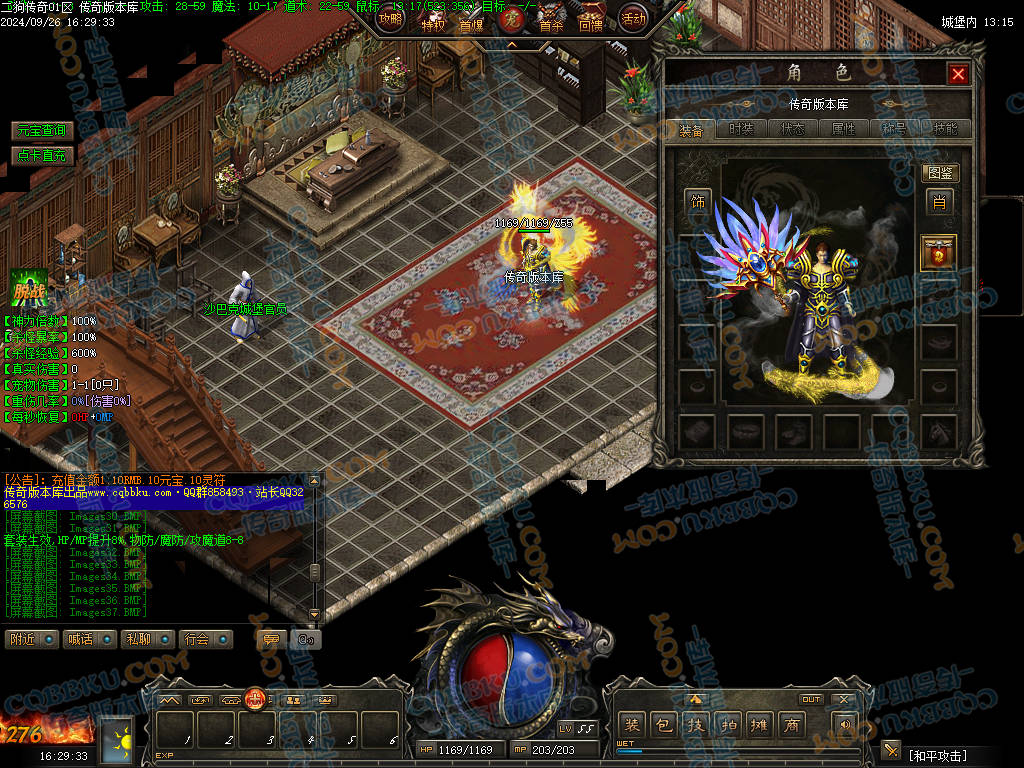Viewport: 1024px width, 768px height.
Task: Show the 属性 attributes tab
Action: coord(843,129)
